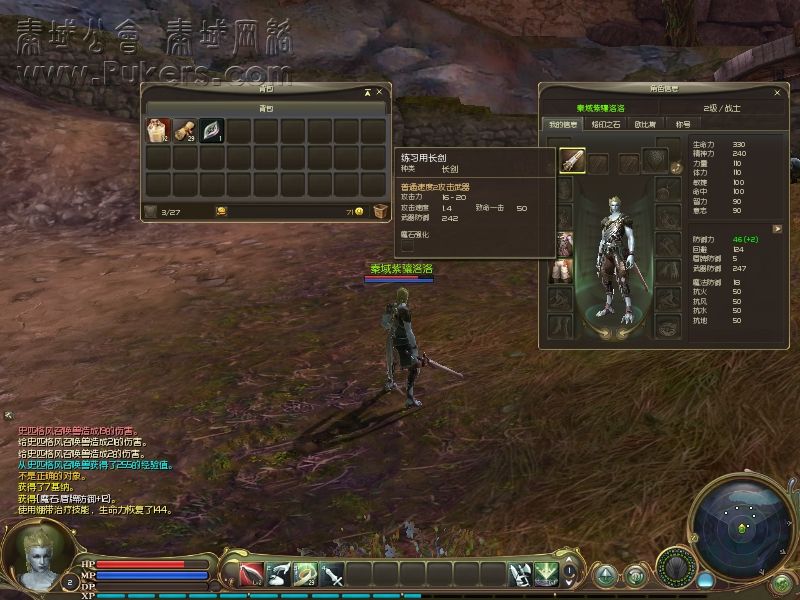The height and width of the screenshot is (600, 800).
Task: Close the backpack window
Action: [x=379, y=92]
